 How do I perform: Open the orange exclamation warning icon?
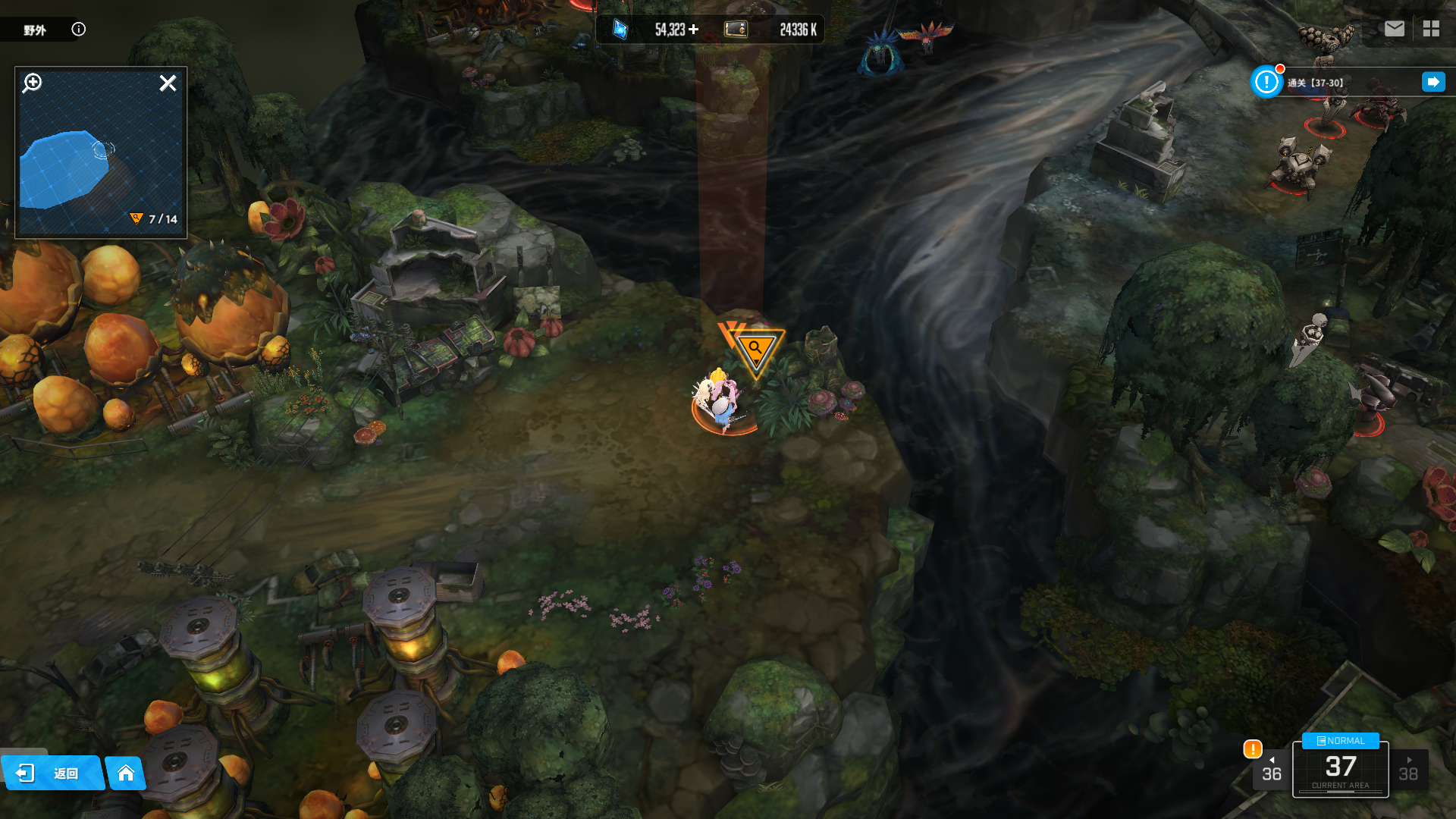click(x=1252, y=749)
